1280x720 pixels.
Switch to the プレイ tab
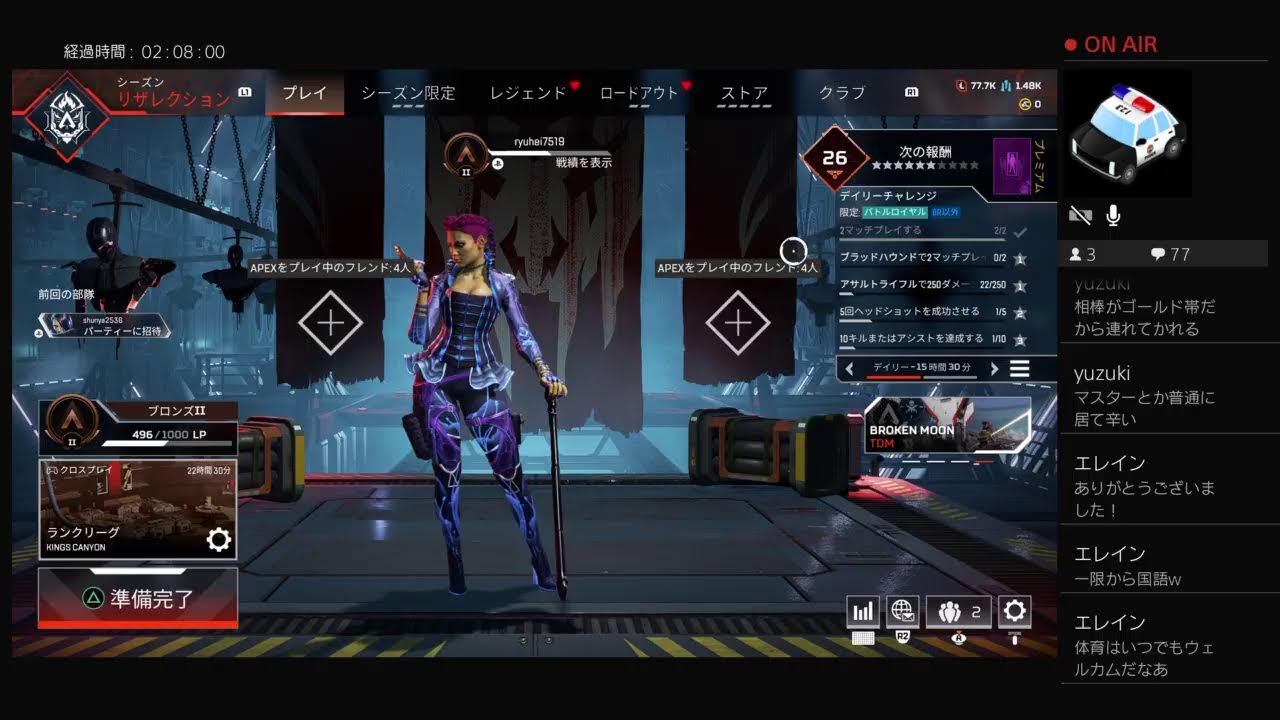pyautogui.click(x=304, y=93)
